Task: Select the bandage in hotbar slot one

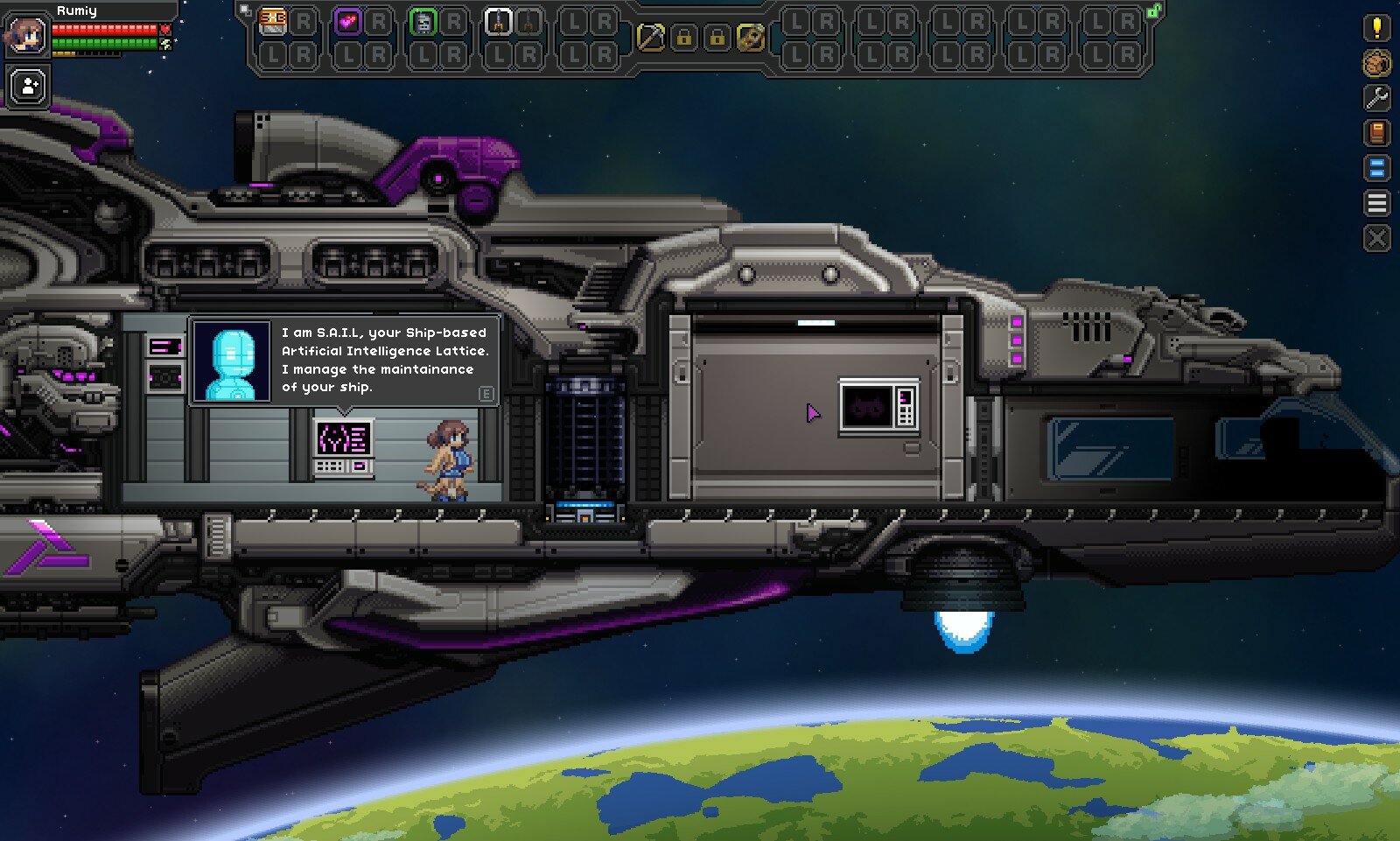Action: point(272,23)
